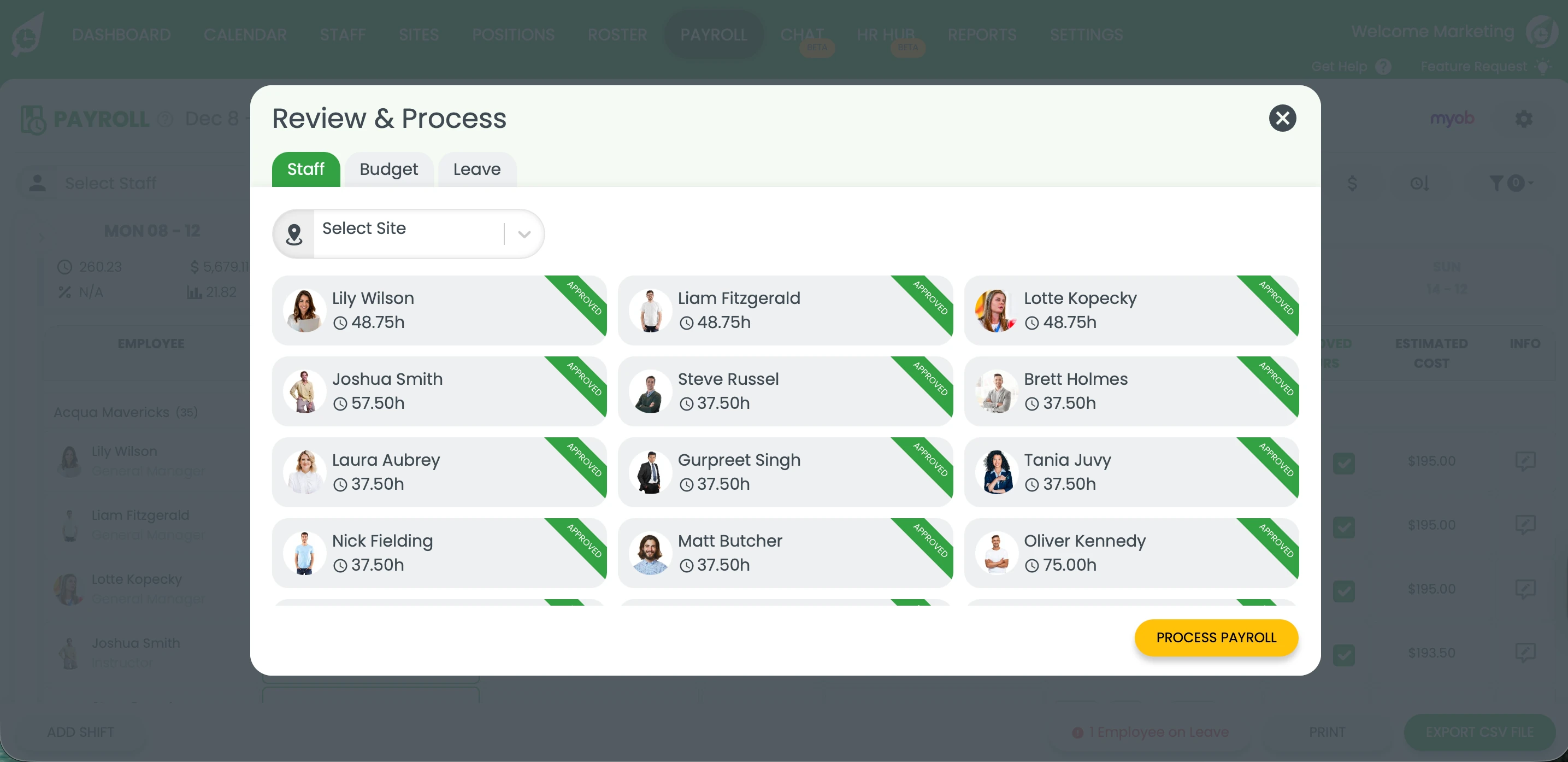Select the sort-by-hours clock icon

tap(1419, 182)
